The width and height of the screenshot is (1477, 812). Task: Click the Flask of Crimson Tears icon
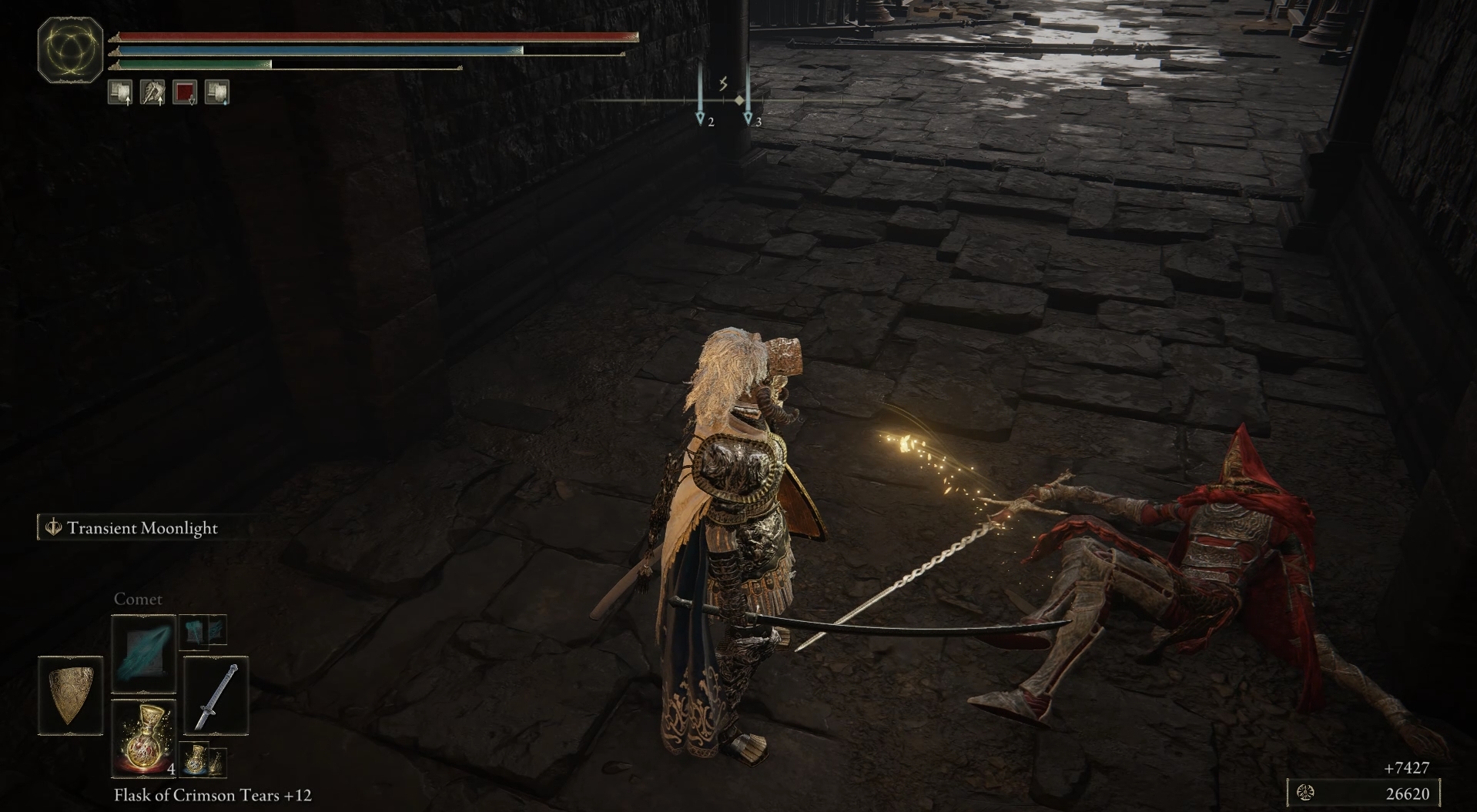tap(145, 737)
